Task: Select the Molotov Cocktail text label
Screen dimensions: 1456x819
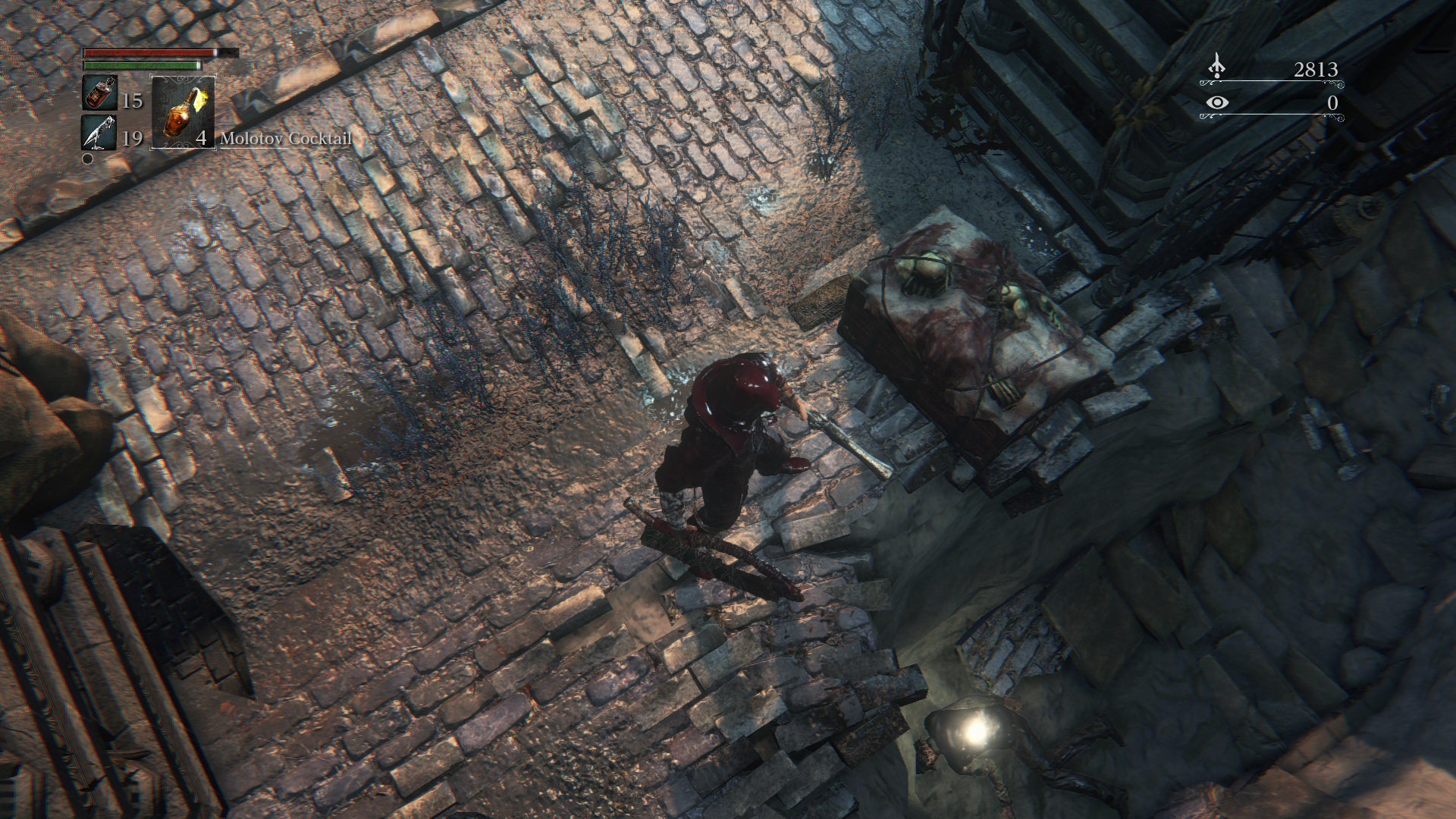Action: [285, 139]
